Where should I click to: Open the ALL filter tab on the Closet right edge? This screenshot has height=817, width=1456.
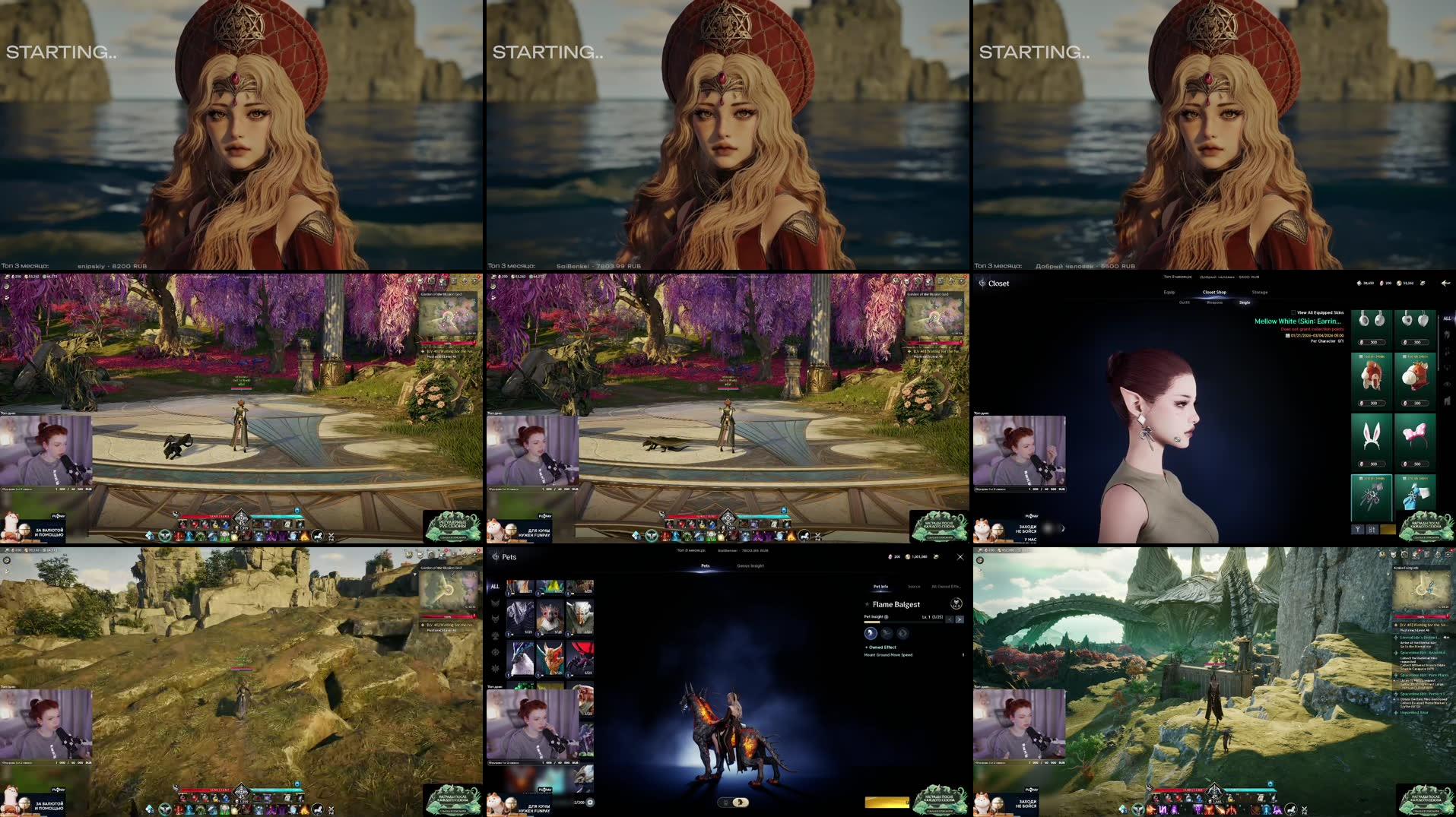tap(1447, 318)
